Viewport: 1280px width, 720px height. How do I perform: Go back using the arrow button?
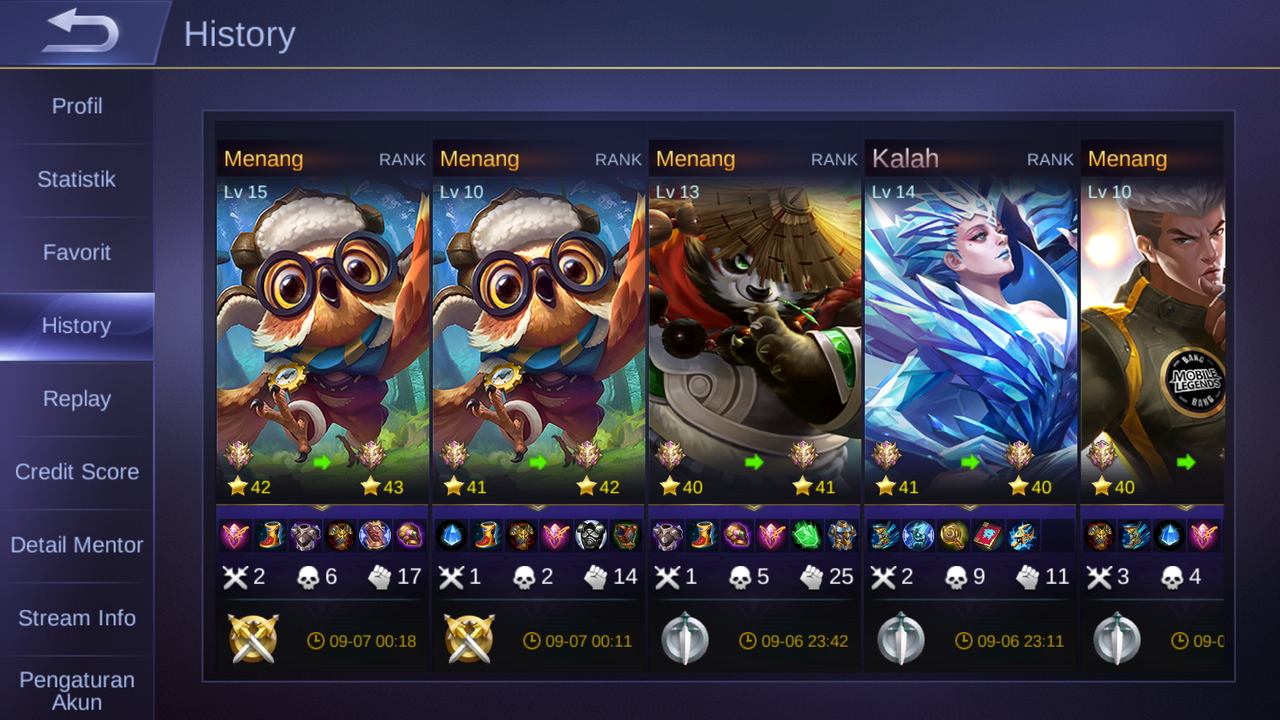82,33
